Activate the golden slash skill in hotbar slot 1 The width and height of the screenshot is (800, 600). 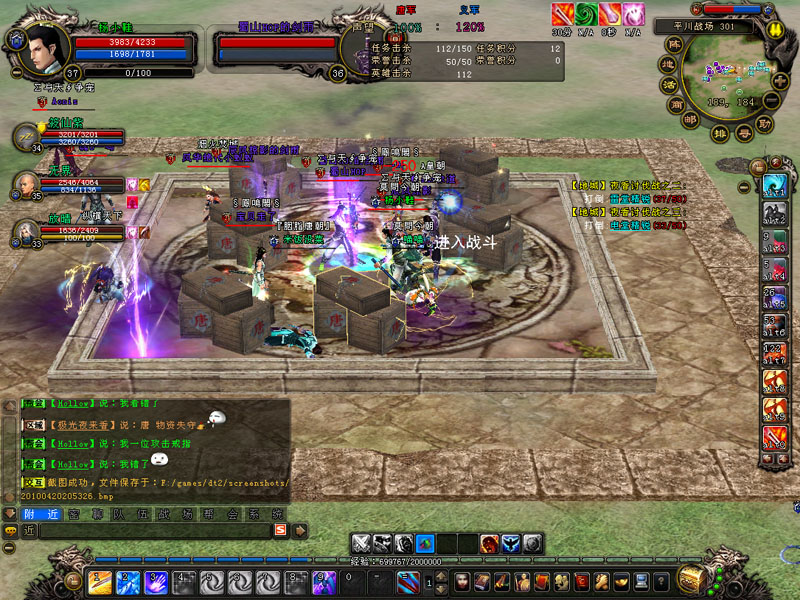click(101, 582)
